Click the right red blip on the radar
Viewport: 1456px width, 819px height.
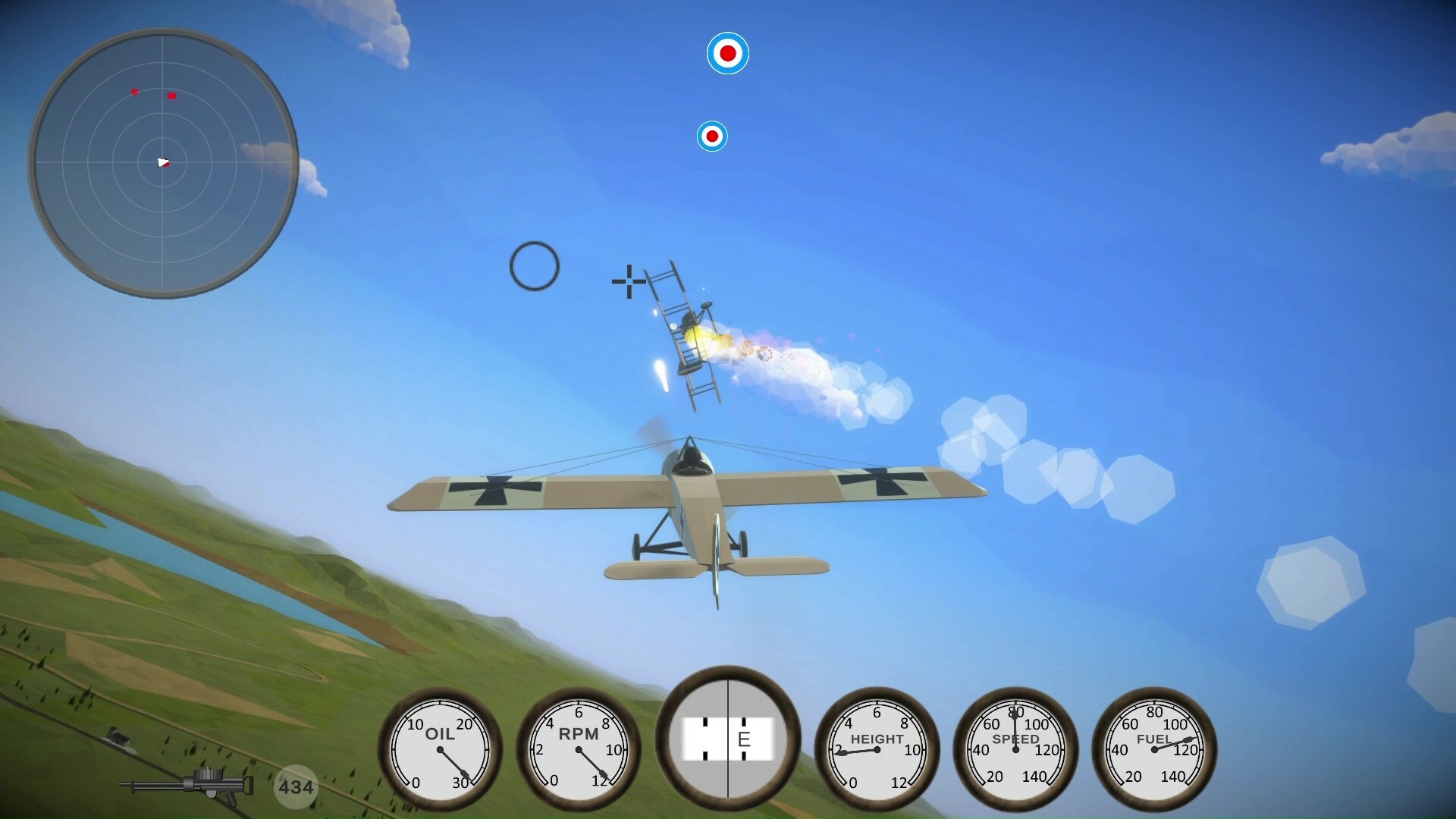point(172,96)
